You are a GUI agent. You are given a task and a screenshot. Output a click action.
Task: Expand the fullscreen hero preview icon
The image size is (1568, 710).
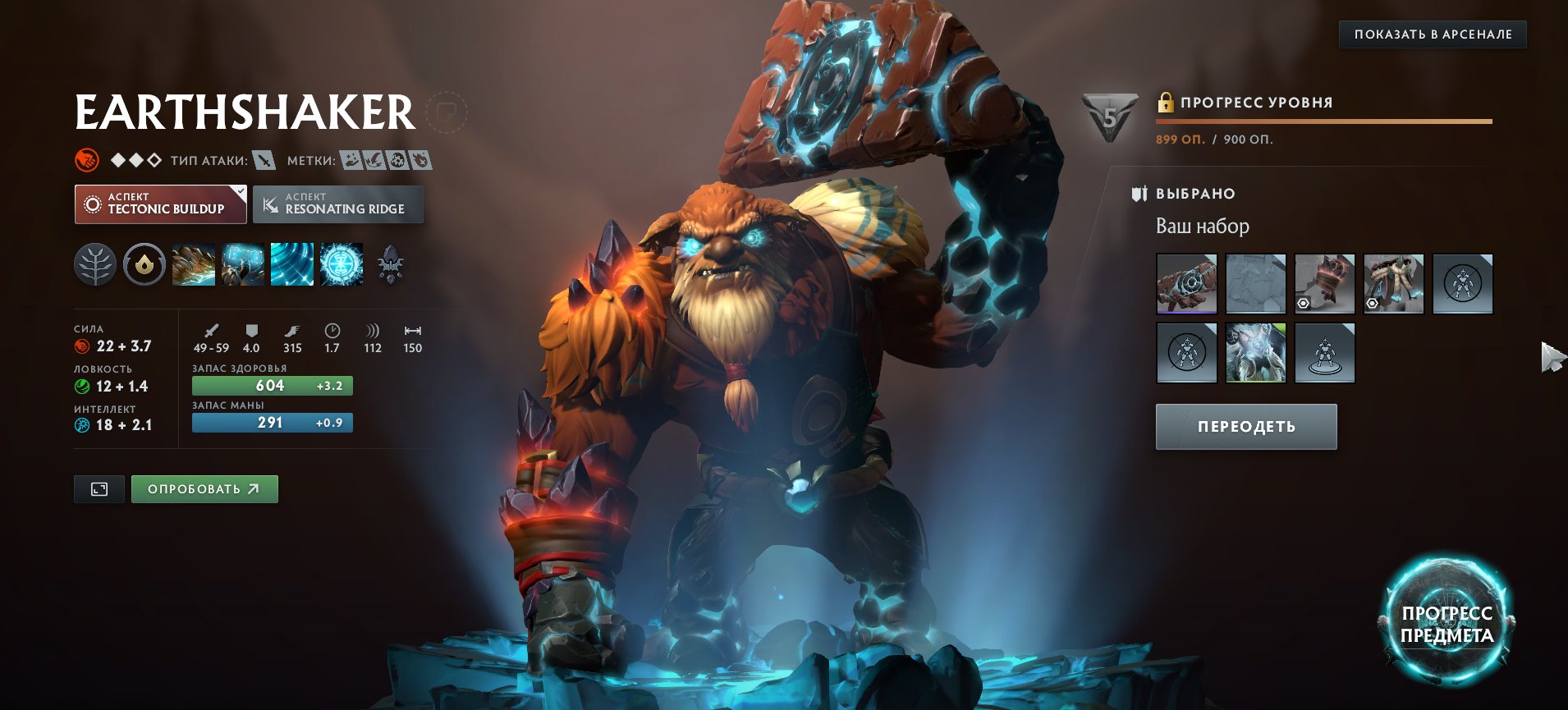[x=98, y=488]
